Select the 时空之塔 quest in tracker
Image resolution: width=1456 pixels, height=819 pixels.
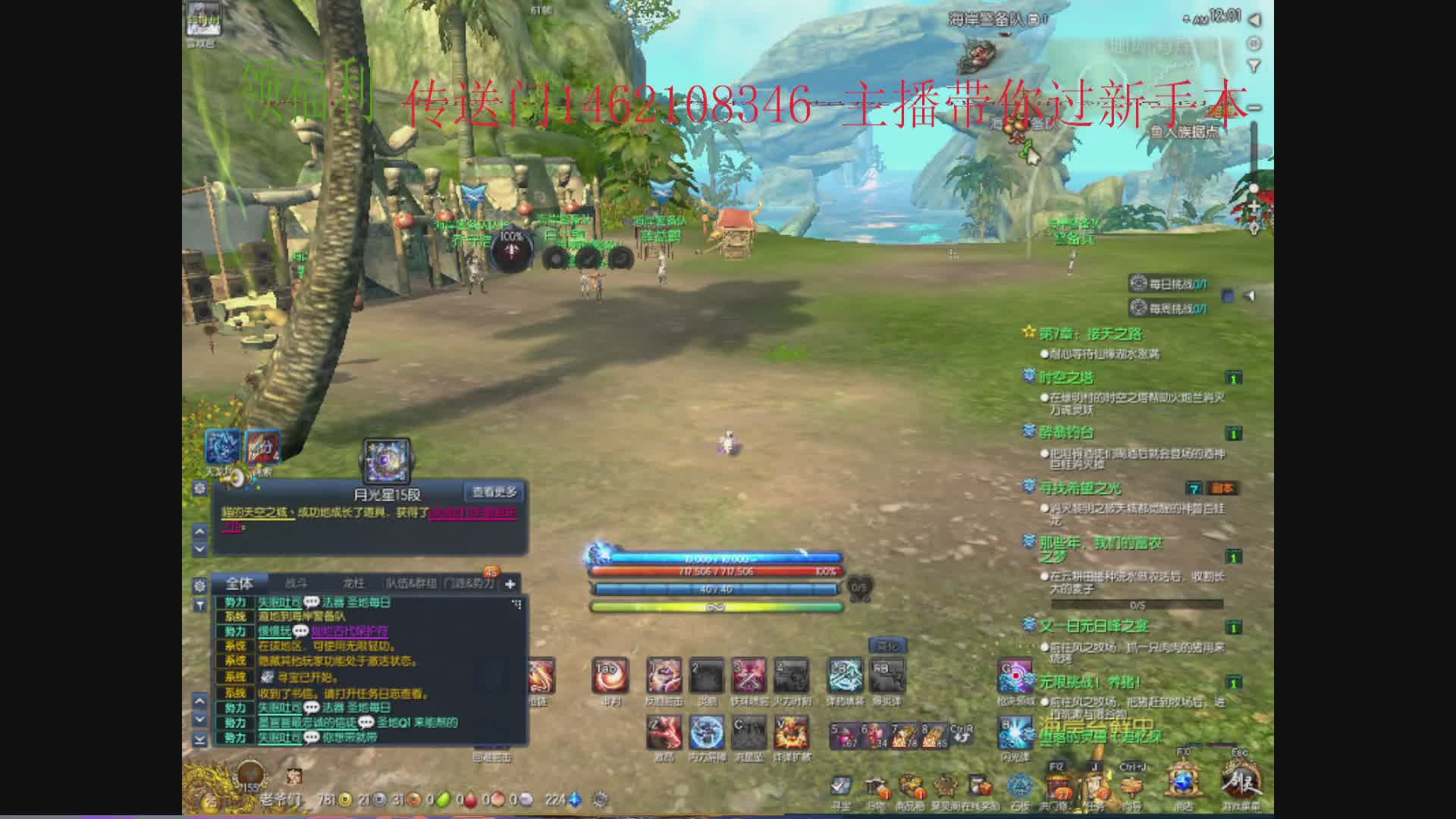pos(1066,378)
